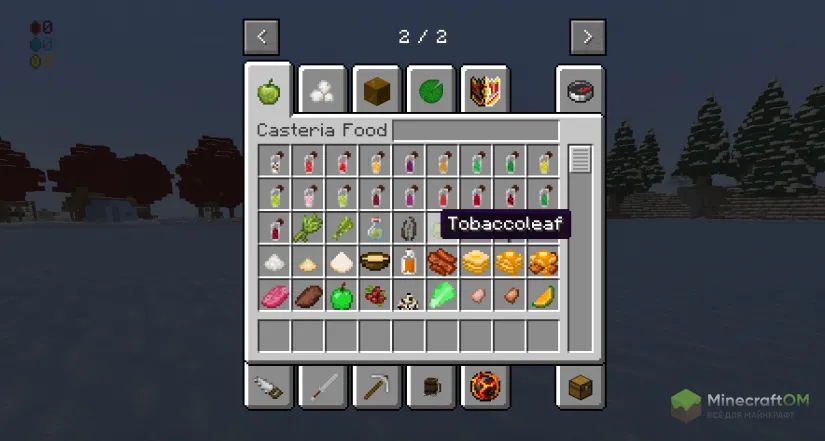Viewport: 825px width, 441px height.
Task: Choose the melon slice item
Action: coord(544,296)
